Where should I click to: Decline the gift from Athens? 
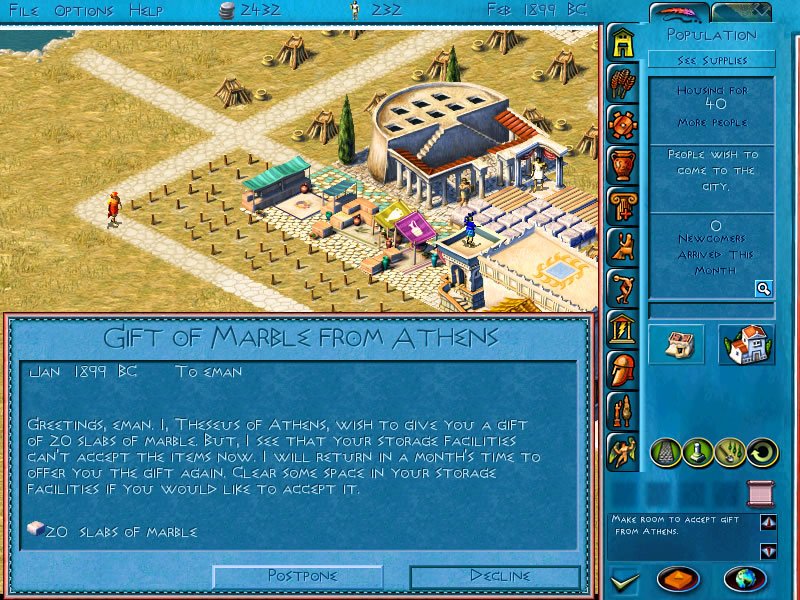coord(495,576)
